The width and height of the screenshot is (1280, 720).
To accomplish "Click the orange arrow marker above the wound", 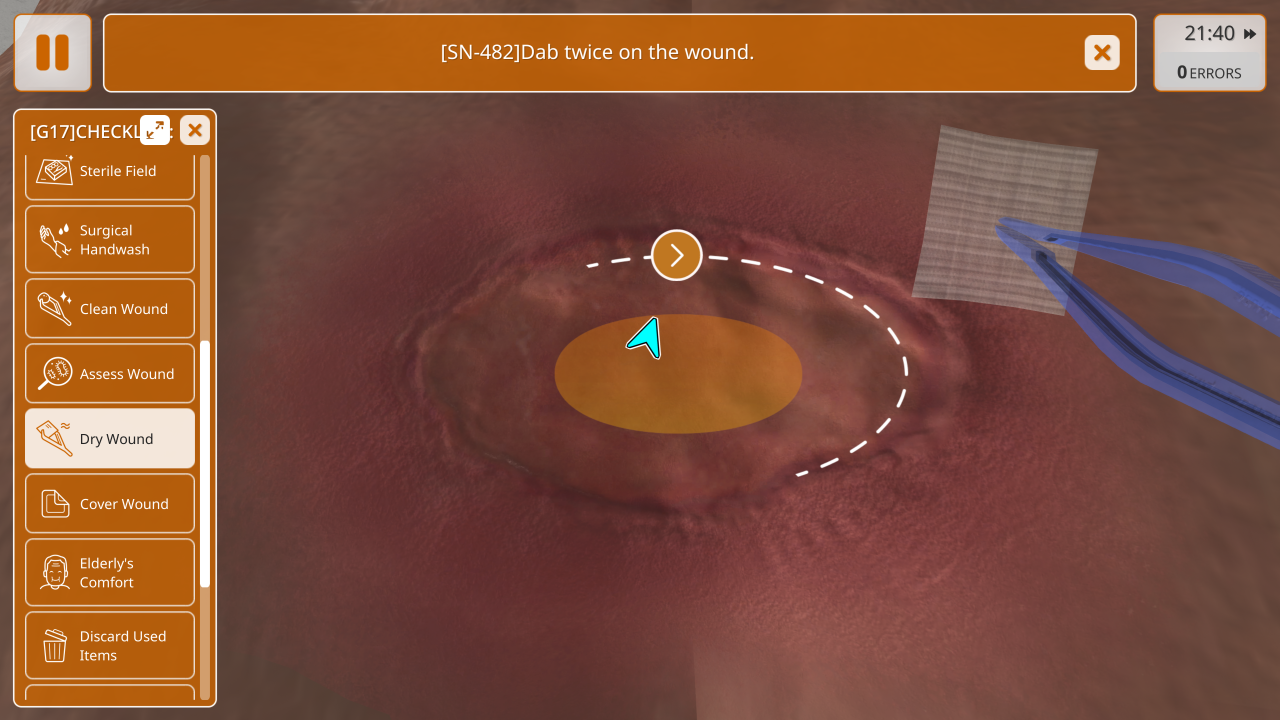I will pyautogui.click(x=677, y=255).
